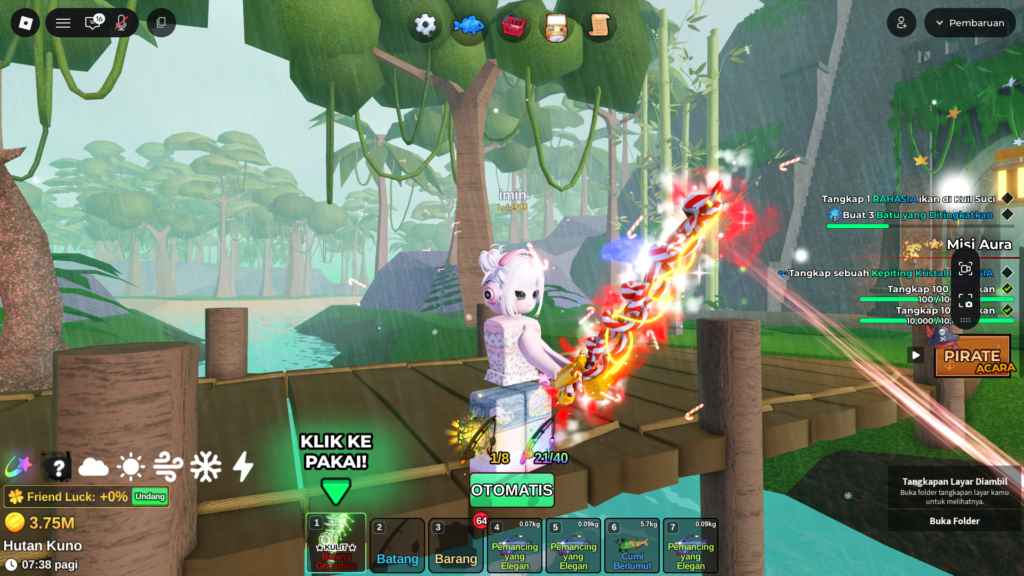Screen dimensions: 1024x576
Task: Activate the OTOMATIS auto-fishing button
Action: point(511,490)
